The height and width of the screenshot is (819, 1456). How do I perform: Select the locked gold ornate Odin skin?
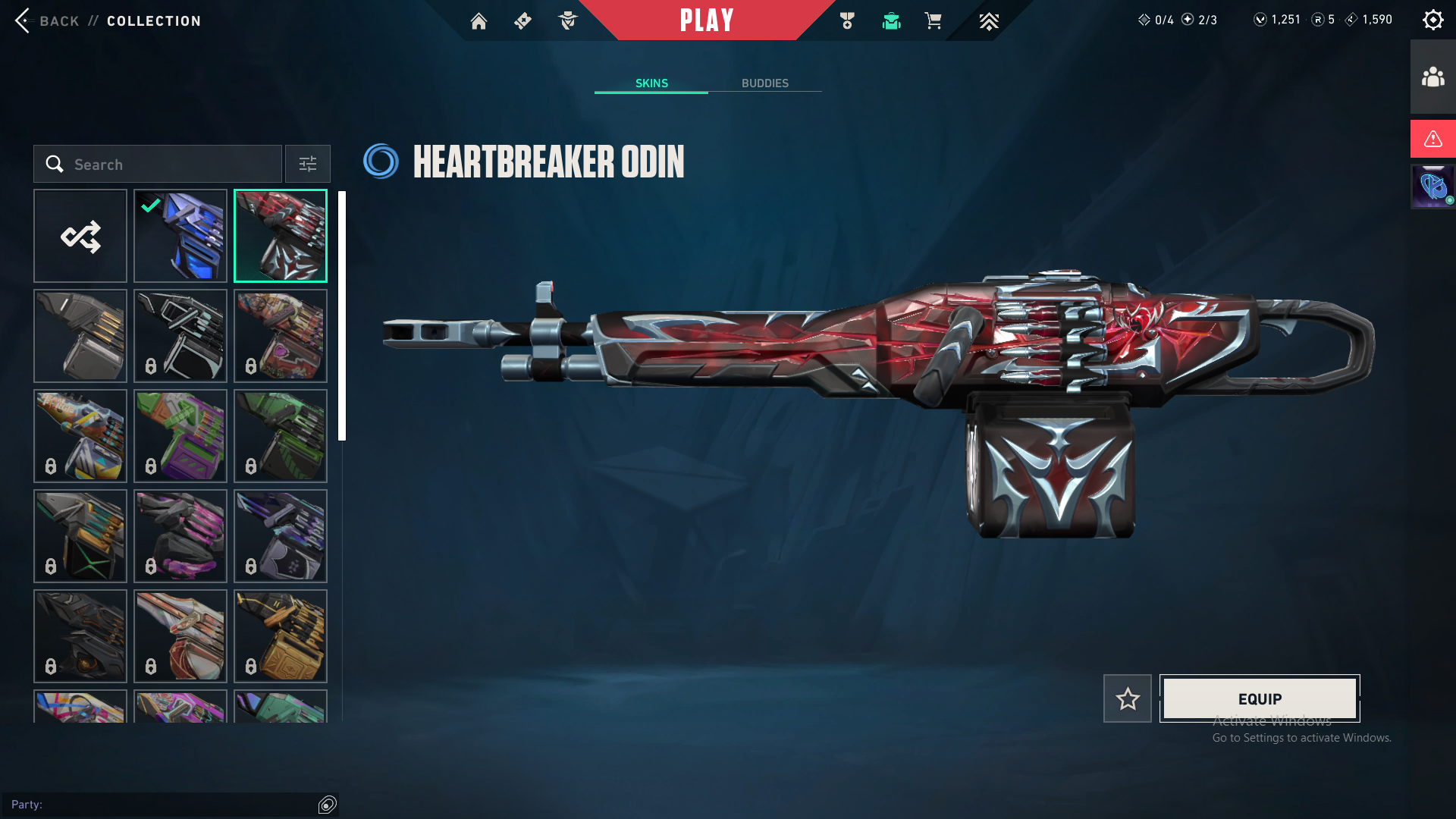[x=281, y=636]
